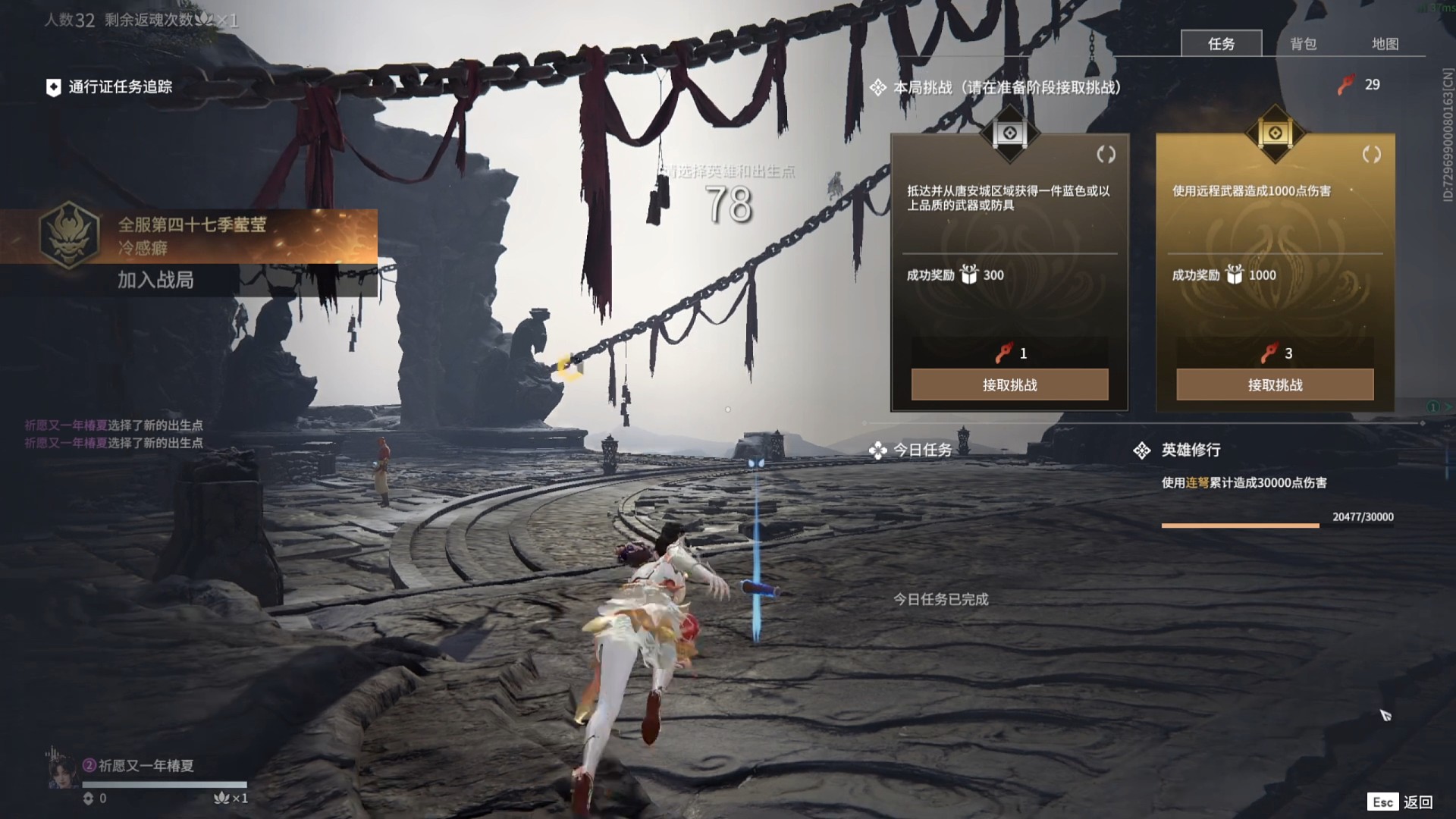Accept the 唐安城 blue gear challenge
The image size is (1456, 819).
click(1009, 385)
